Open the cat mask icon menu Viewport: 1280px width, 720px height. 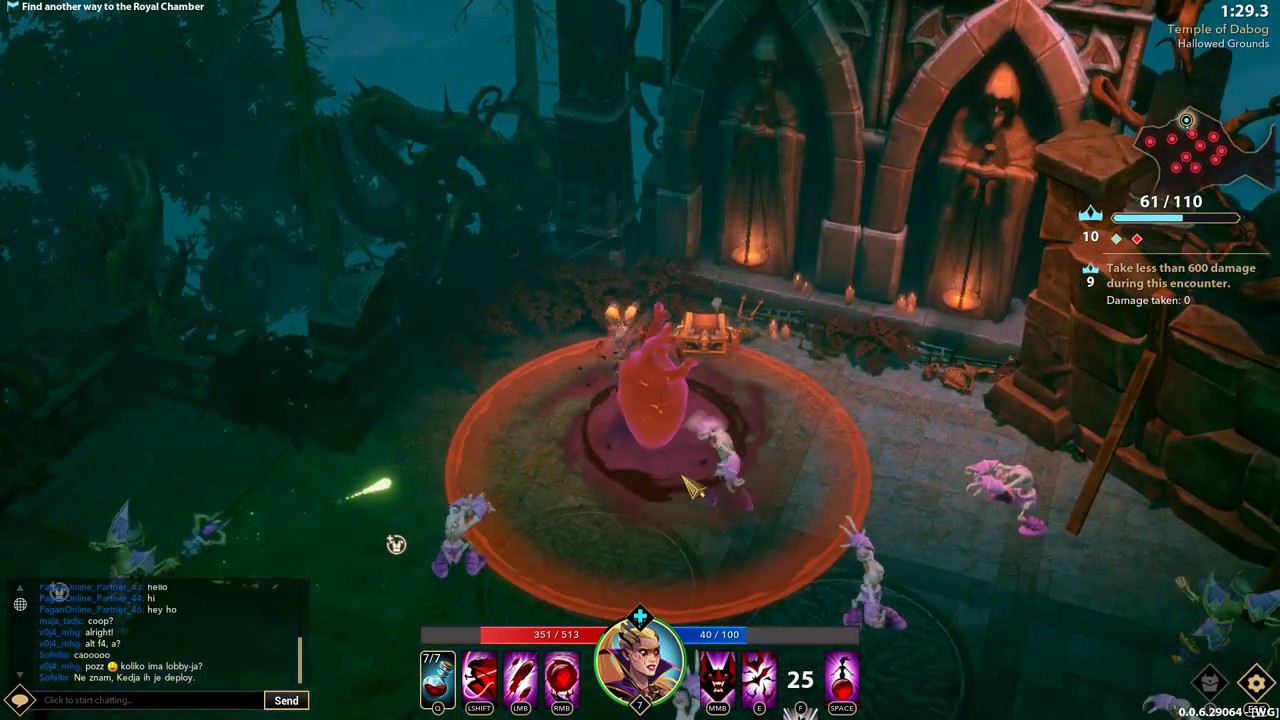[x=1210, y=683]
